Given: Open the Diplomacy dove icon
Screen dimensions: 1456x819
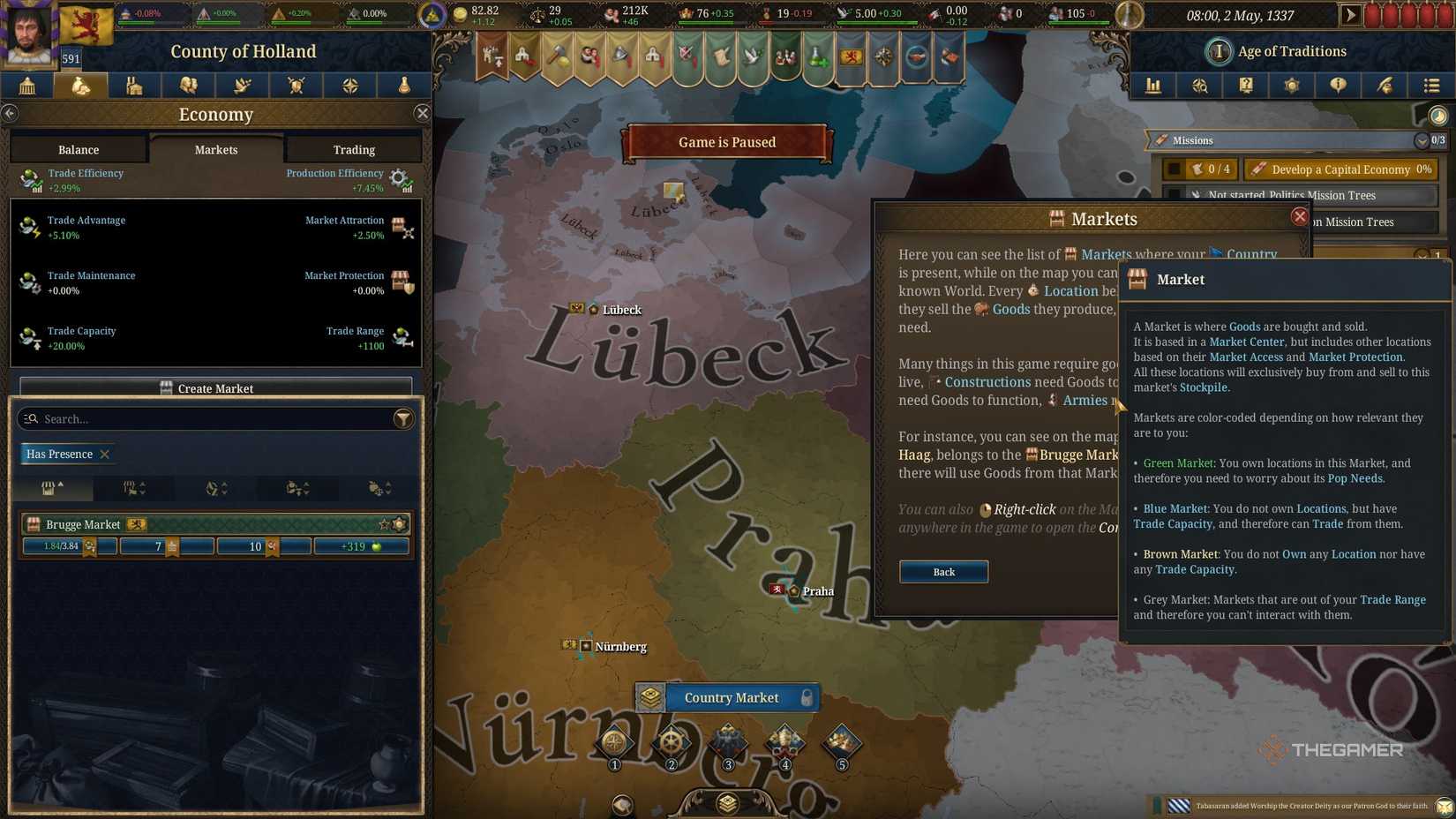Looking at the screenshot, I should 242,86.
